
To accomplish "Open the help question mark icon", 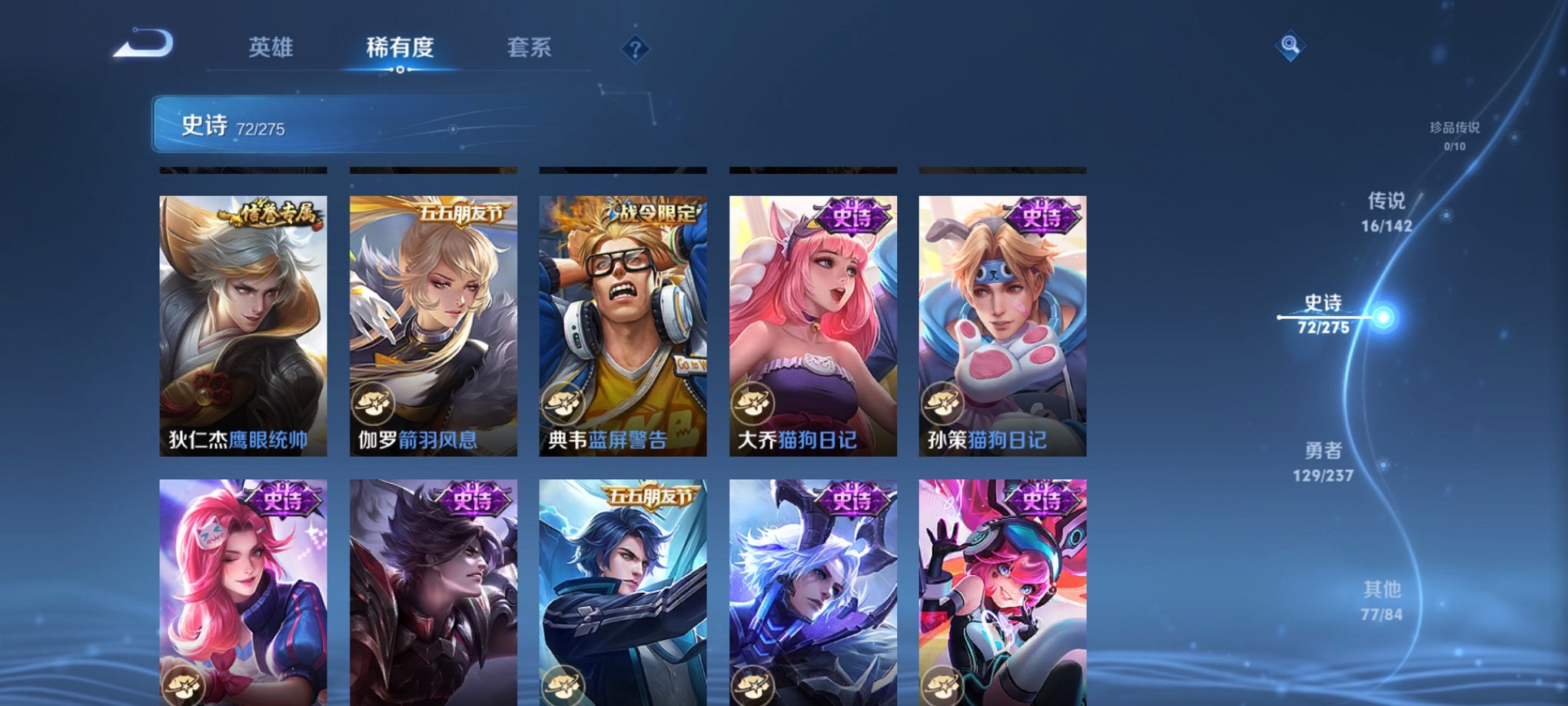I will pos(634,49).
